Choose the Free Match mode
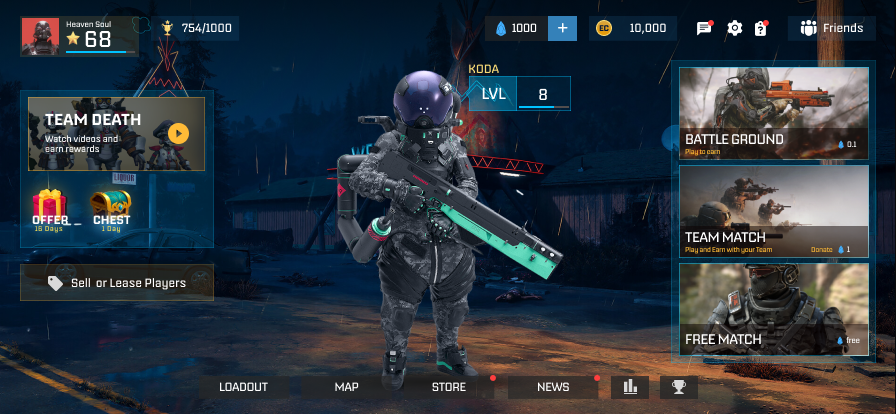 (770, 309)
